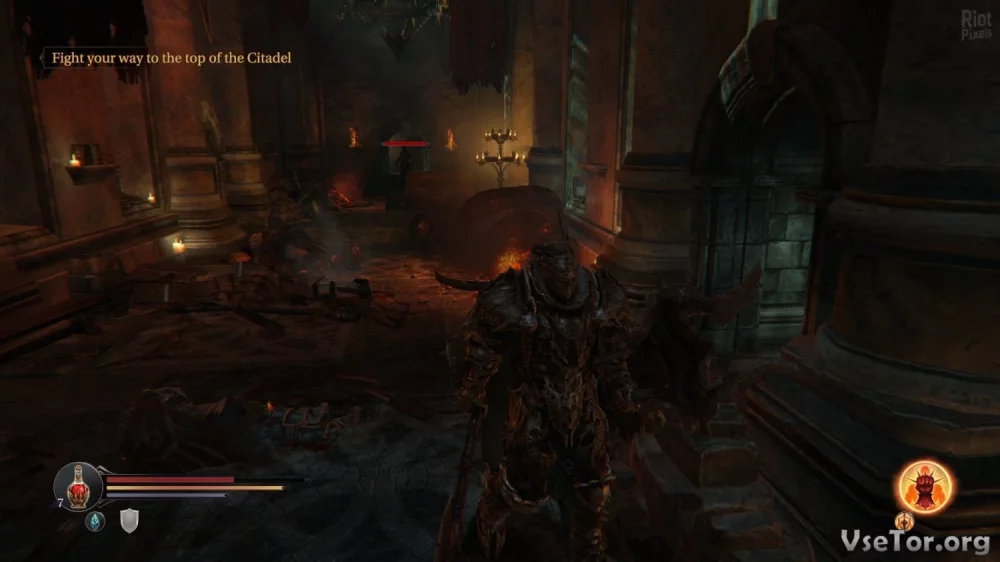Use the red health potion flask
The width and height of the screenshot is (1000, 562).
pos(77,487)
